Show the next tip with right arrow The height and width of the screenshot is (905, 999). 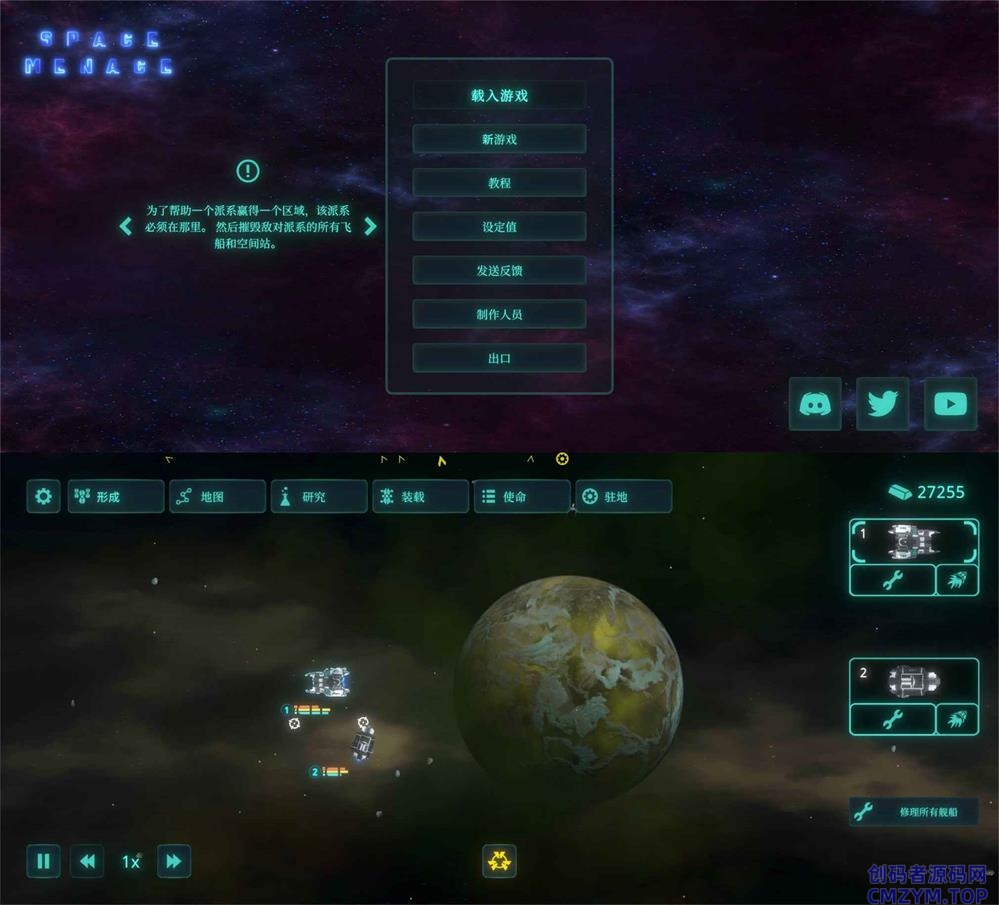pyautogui.click(x=370, y=226)
